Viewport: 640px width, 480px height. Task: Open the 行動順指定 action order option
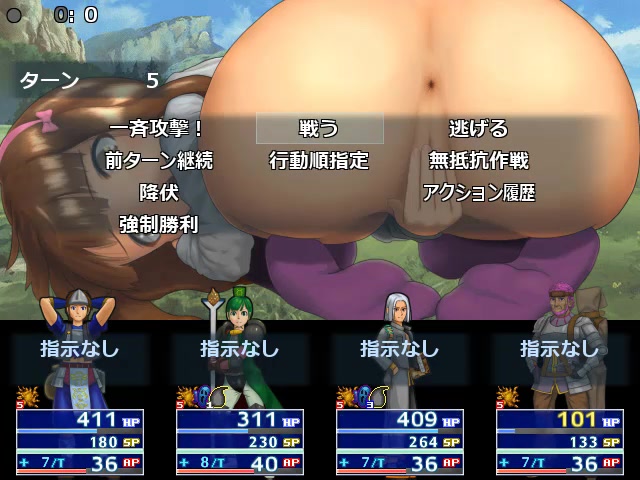(x=319, y=160)
